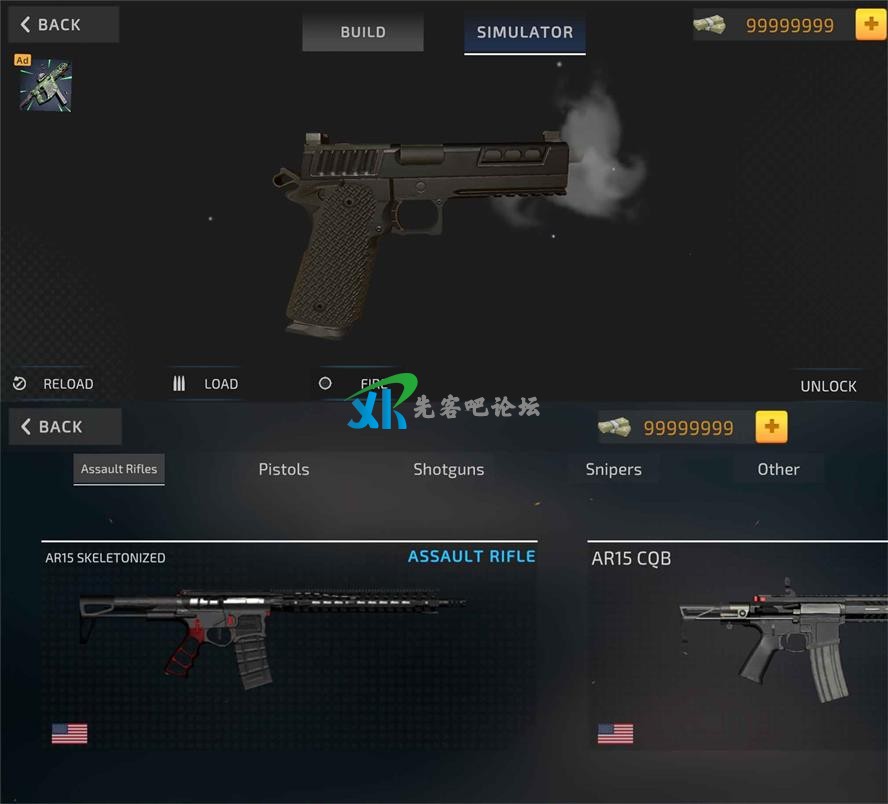Viewport: 888px width, 804px height.
Task: Open the SIMULATOR tab
Action: point(524,32)
